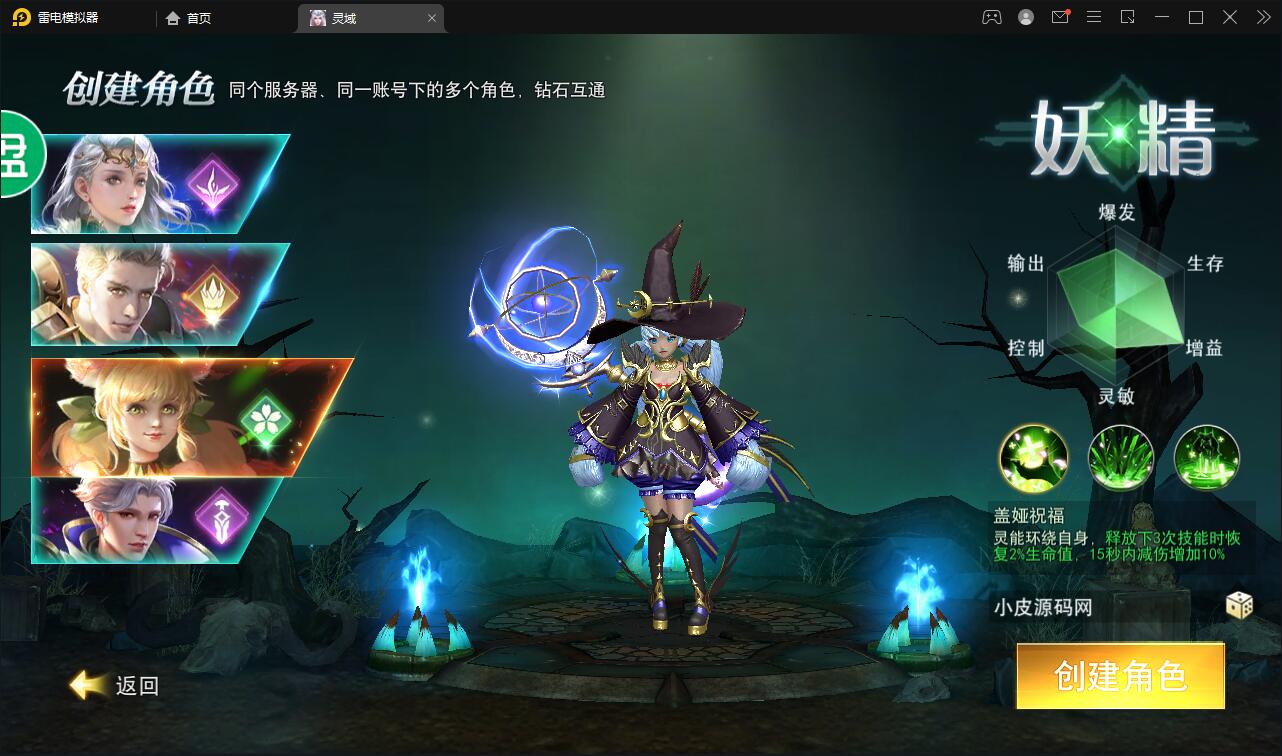The width and height of the screenshot is (1282, 756).
Task: Expand the green tab on the left screen edge
Action: pos(18,157)
